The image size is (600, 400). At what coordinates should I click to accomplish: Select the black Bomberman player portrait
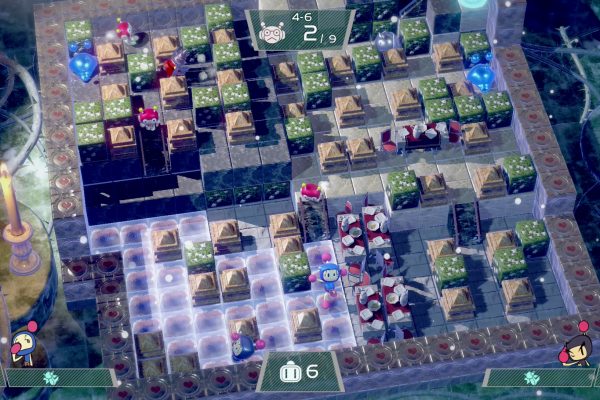577,349
